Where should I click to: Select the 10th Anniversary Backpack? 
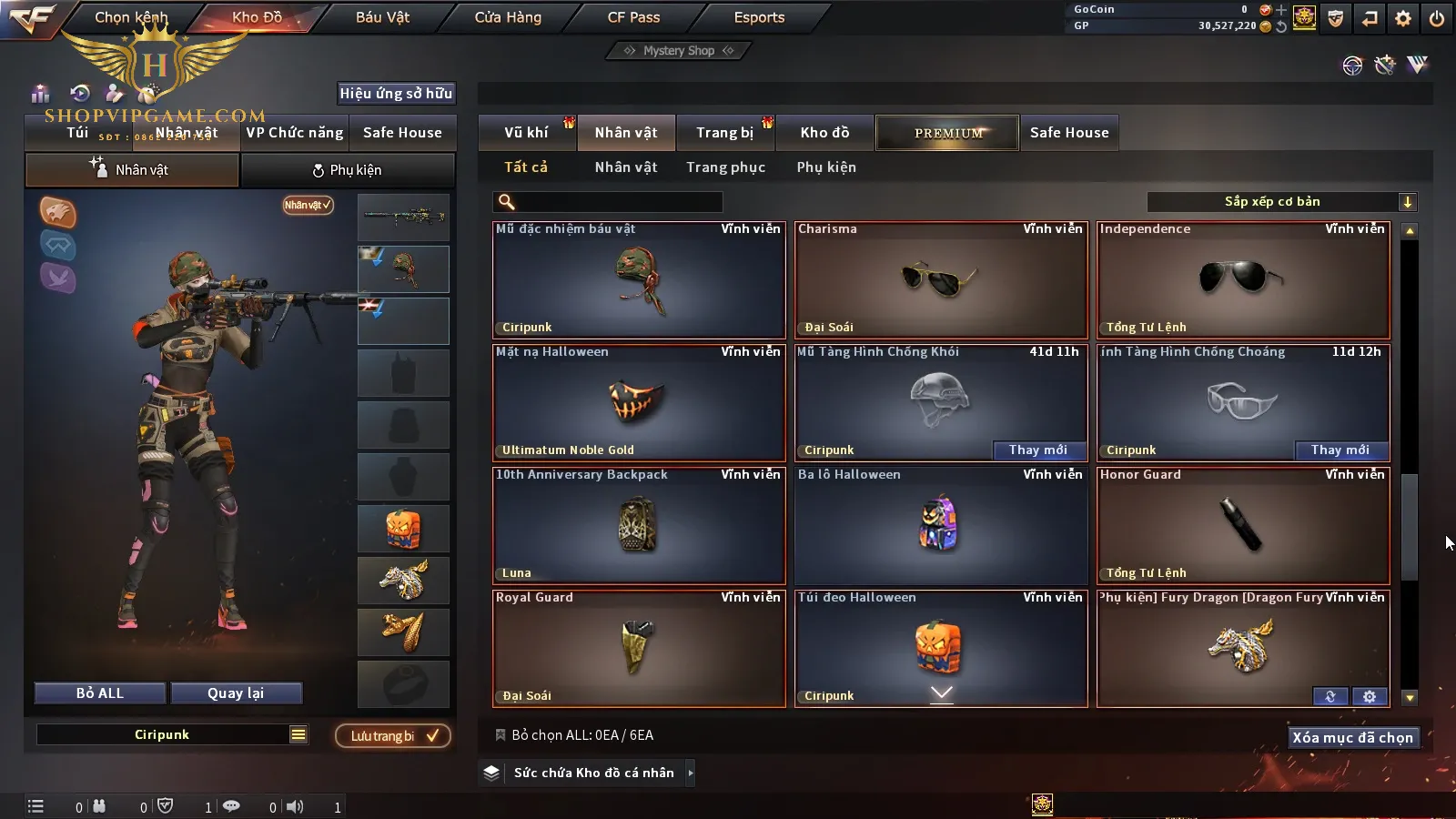pyautogui.click(x=639, y=525)
